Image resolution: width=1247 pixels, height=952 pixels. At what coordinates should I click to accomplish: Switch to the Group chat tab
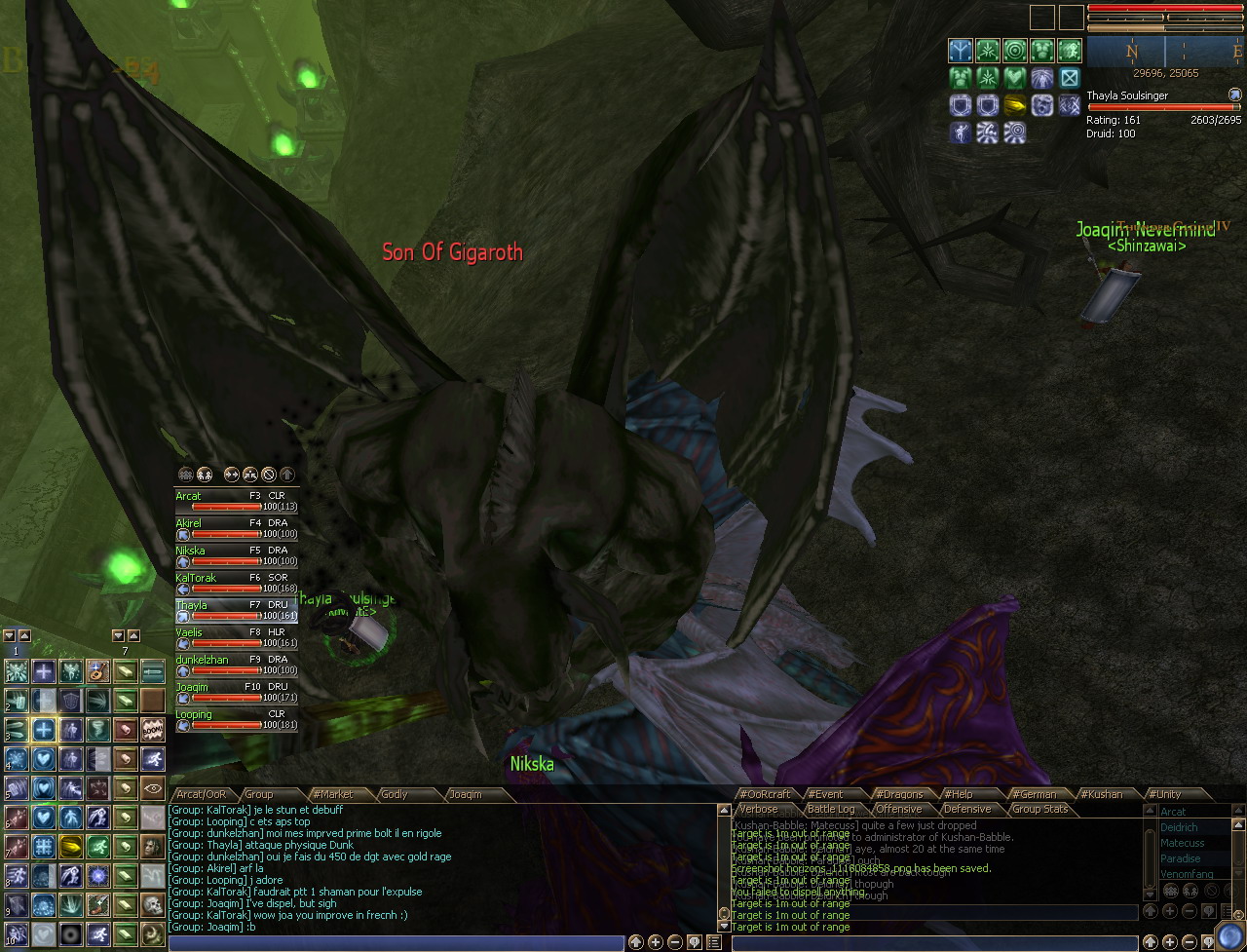tap(258, 794)
